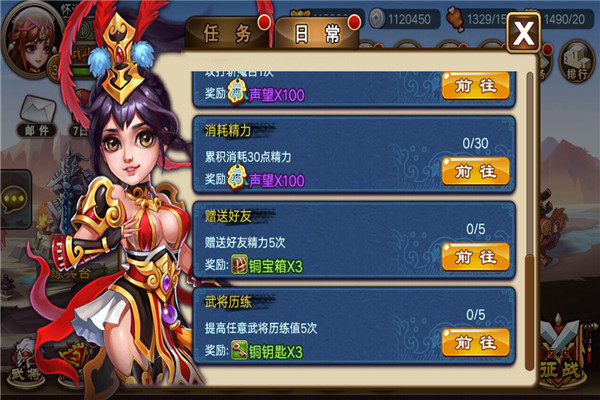This screenshot has width=600, height=400.
Task: Open the 排行 ranking icon
Action: 577,60
